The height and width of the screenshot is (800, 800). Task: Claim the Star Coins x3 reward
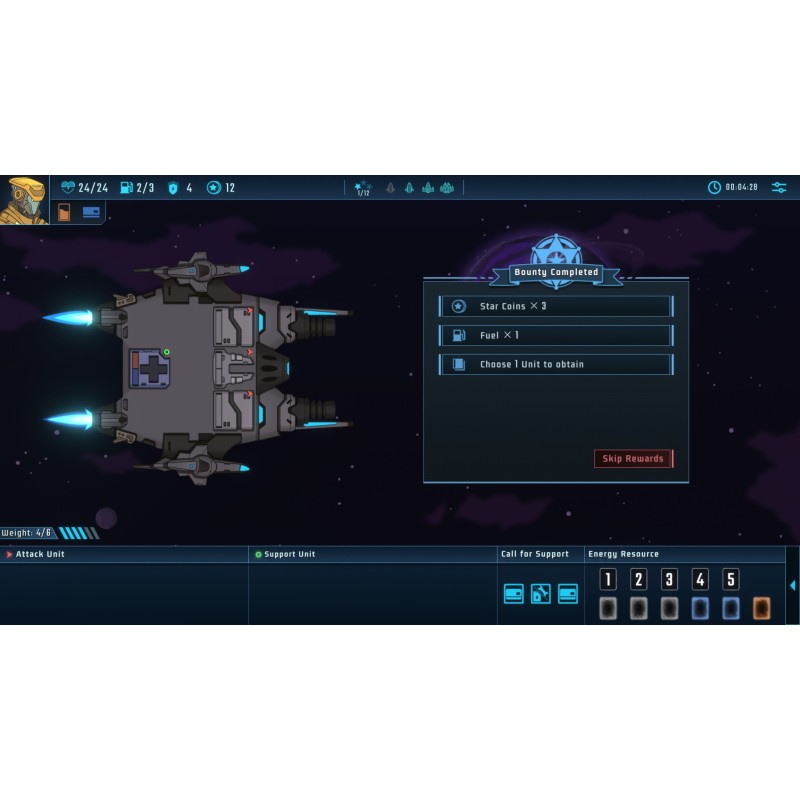[555, 306]
